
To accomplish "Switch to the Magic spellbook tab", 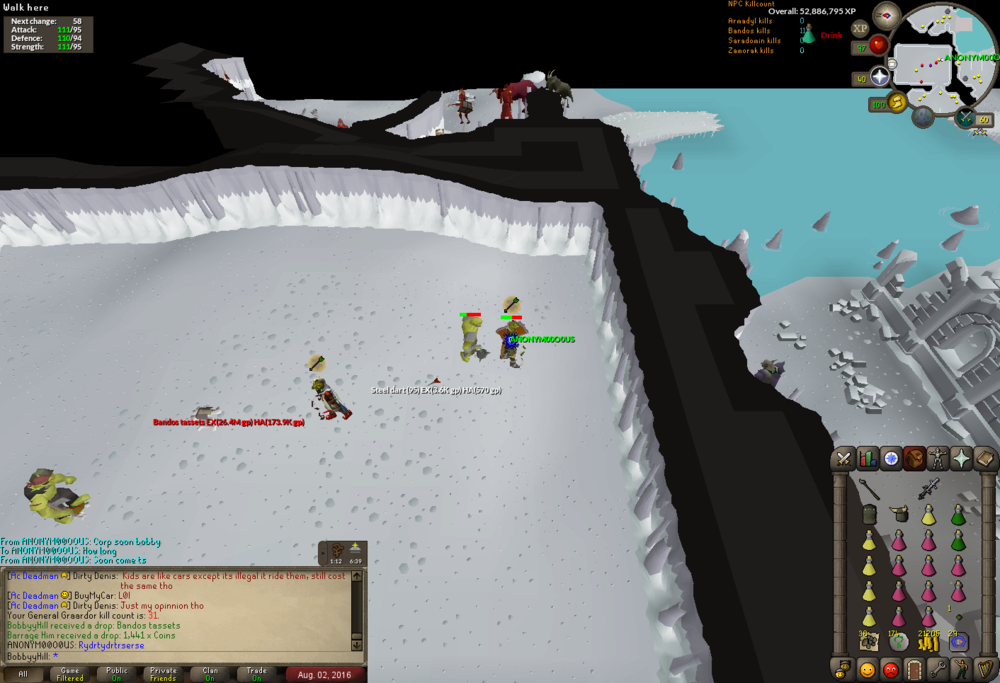I will 985,458.
